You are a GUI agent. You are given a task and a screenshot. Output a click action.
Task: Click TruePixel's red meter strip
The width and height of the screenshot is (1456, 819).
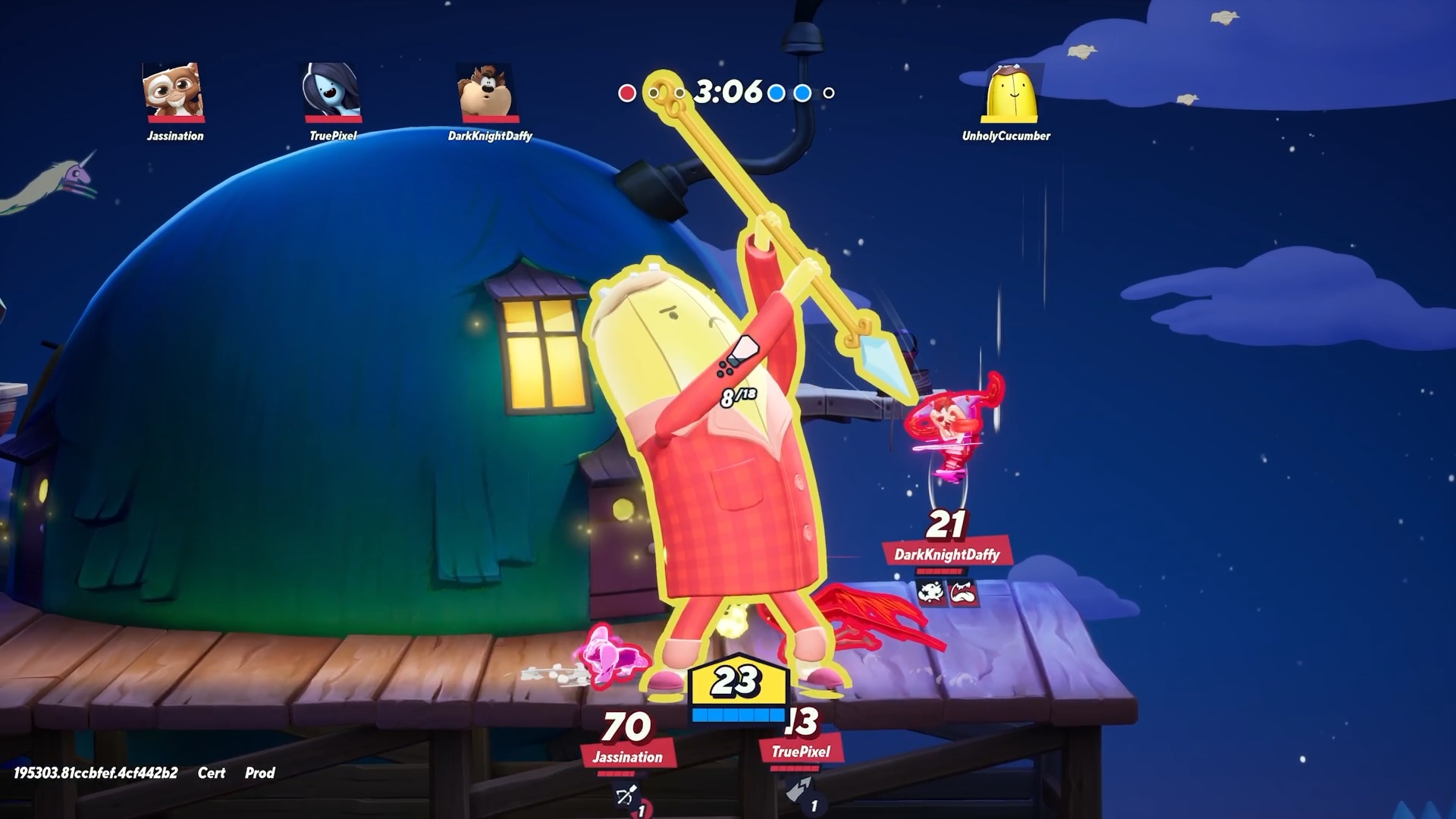pos(795,769)
